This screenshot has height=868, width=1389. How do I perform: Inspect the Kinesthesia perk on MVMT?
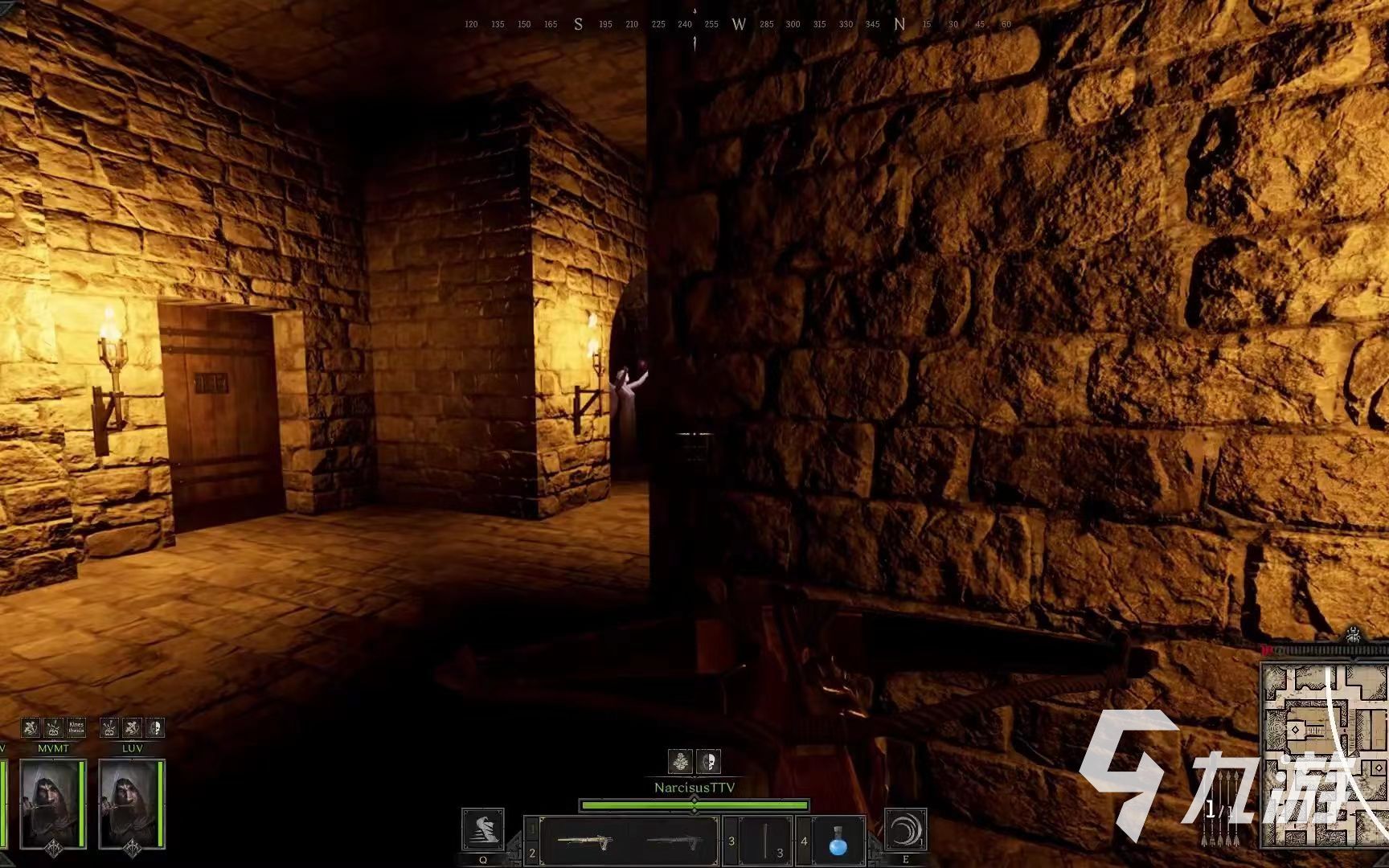pyautogui.click(x=76, y=728)
